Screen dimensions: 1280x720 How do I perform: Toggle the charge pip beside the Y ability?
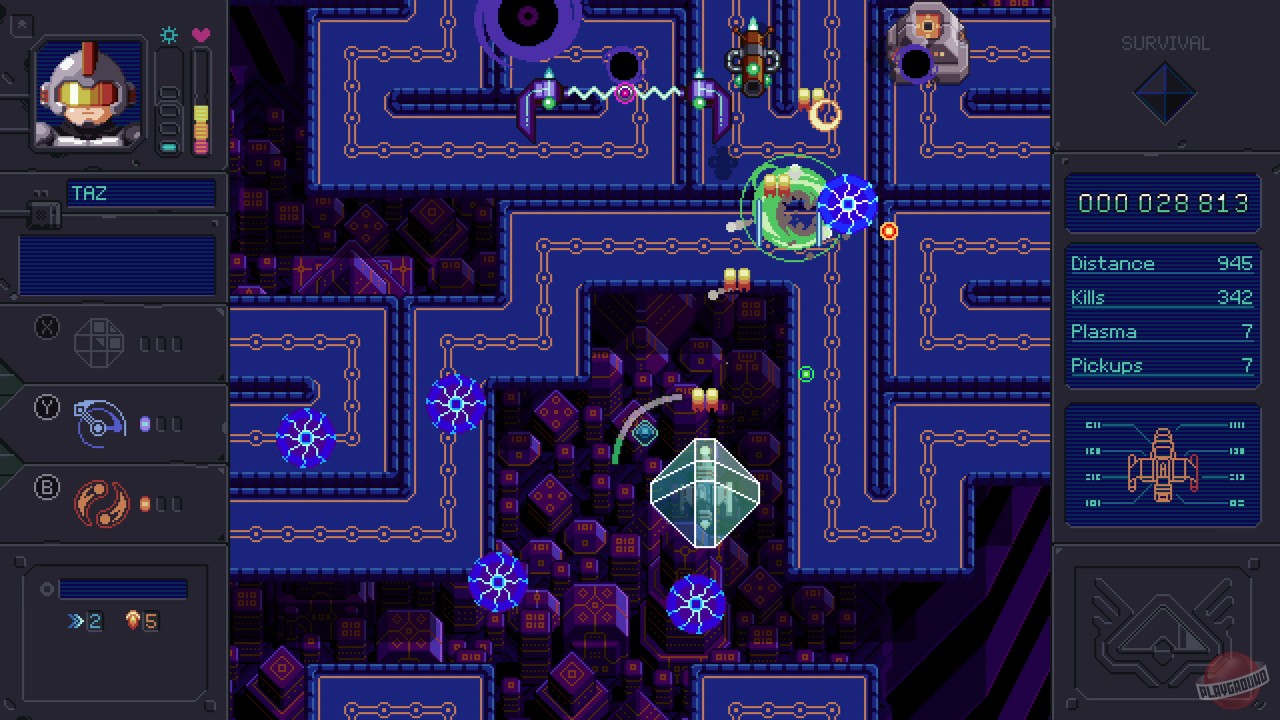[145, 423]
